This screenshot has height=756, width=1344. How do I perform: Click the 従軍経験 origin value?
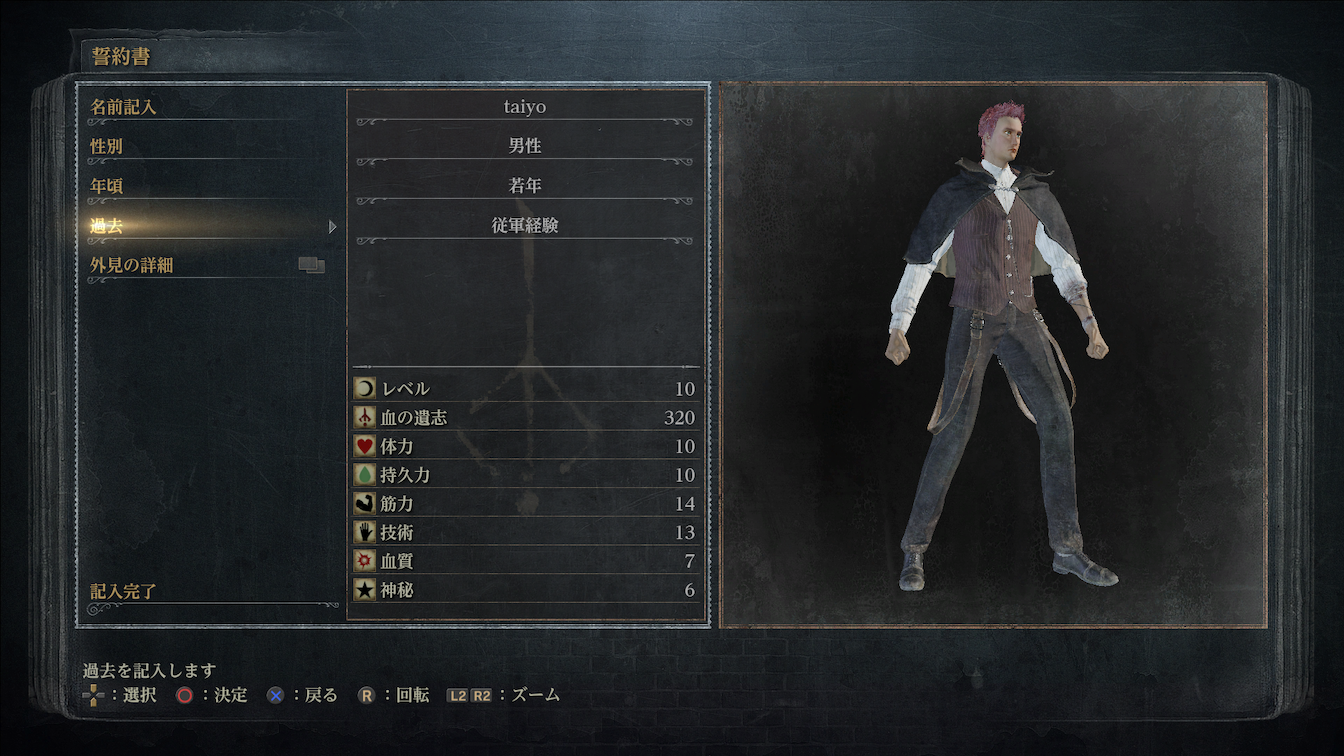click(x=525, y=226)
